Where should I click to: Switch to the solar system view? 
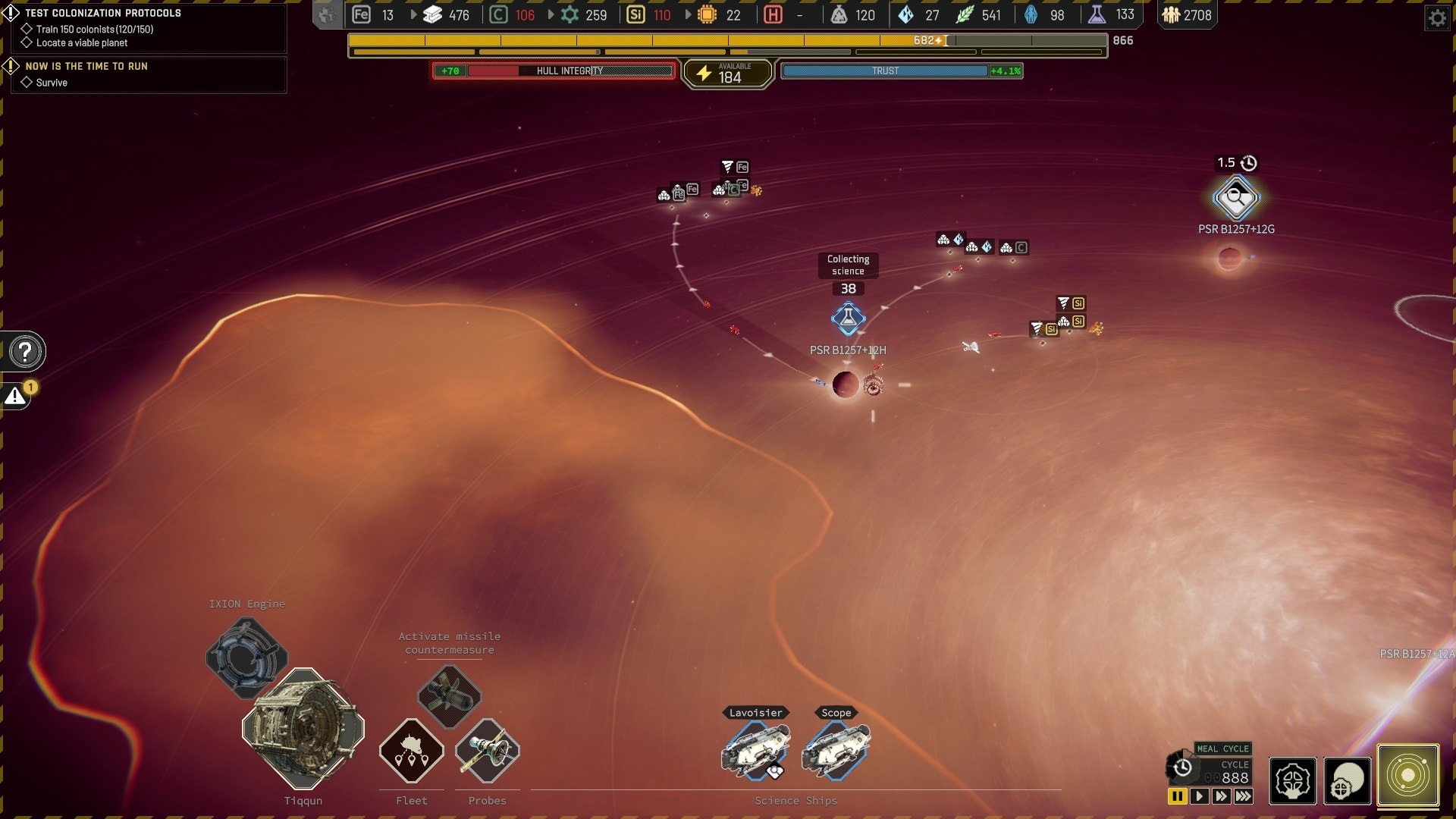point(1408,776)
